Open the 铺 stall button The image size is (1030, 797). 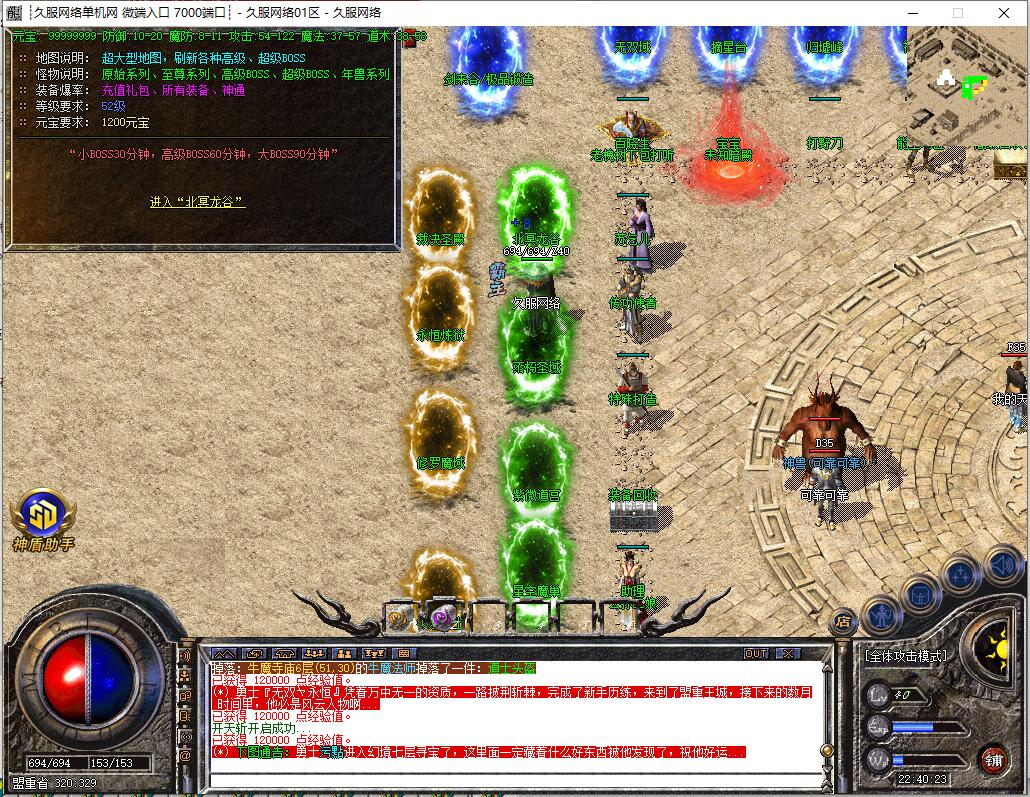click(x=992, y=759)
